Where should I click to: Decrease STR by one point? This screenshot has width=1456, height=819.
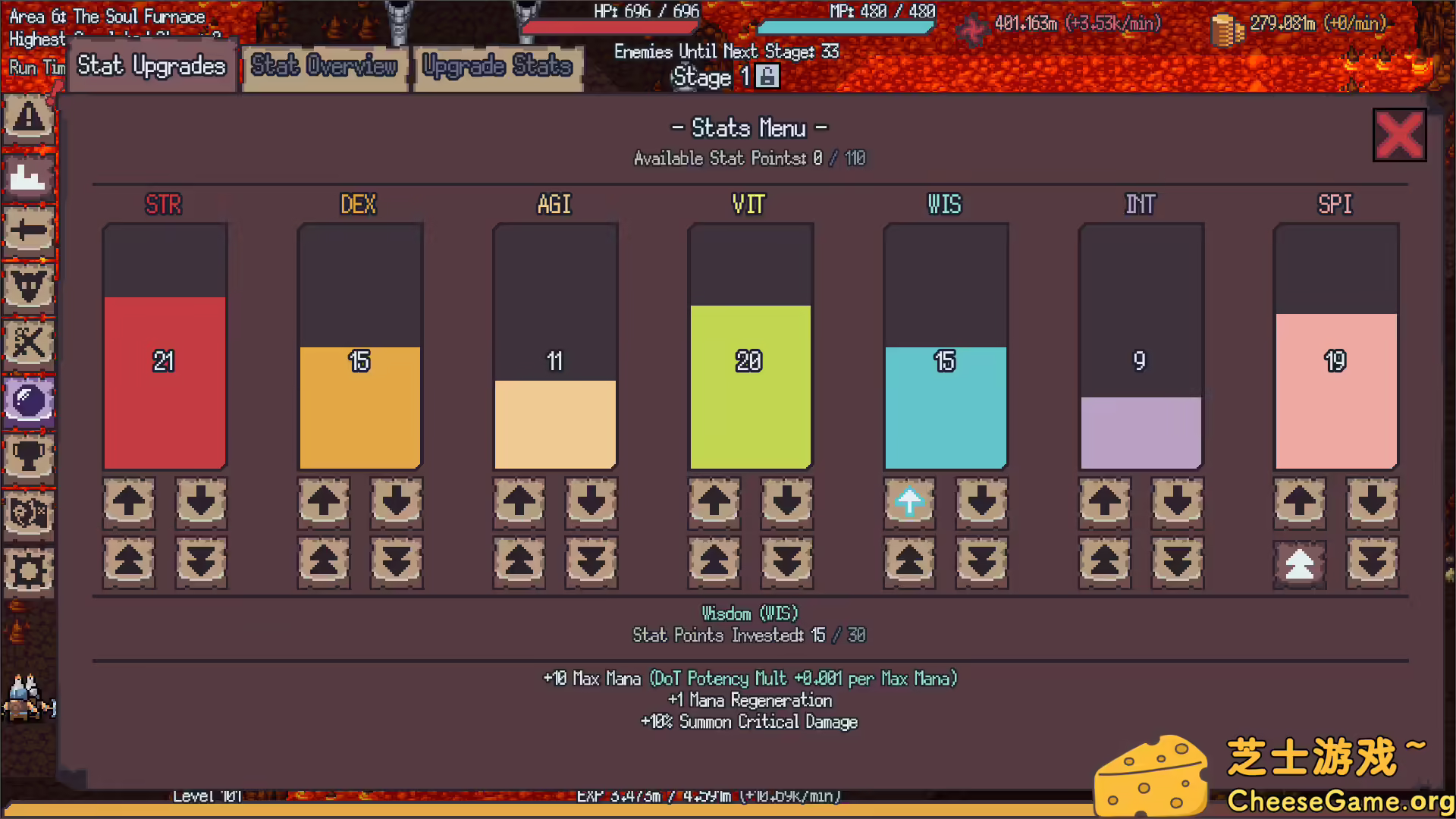coord(200,501)
